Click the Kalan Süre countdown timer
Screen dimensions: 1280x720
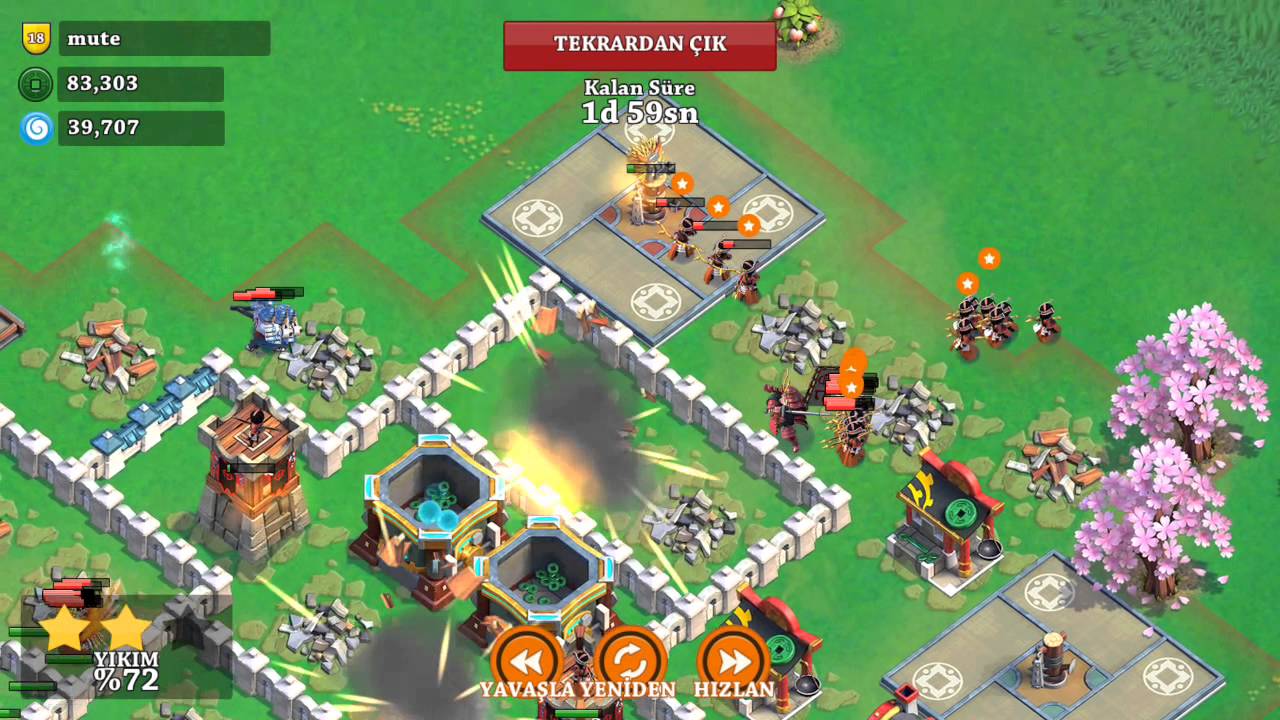(x=640, y=100)
